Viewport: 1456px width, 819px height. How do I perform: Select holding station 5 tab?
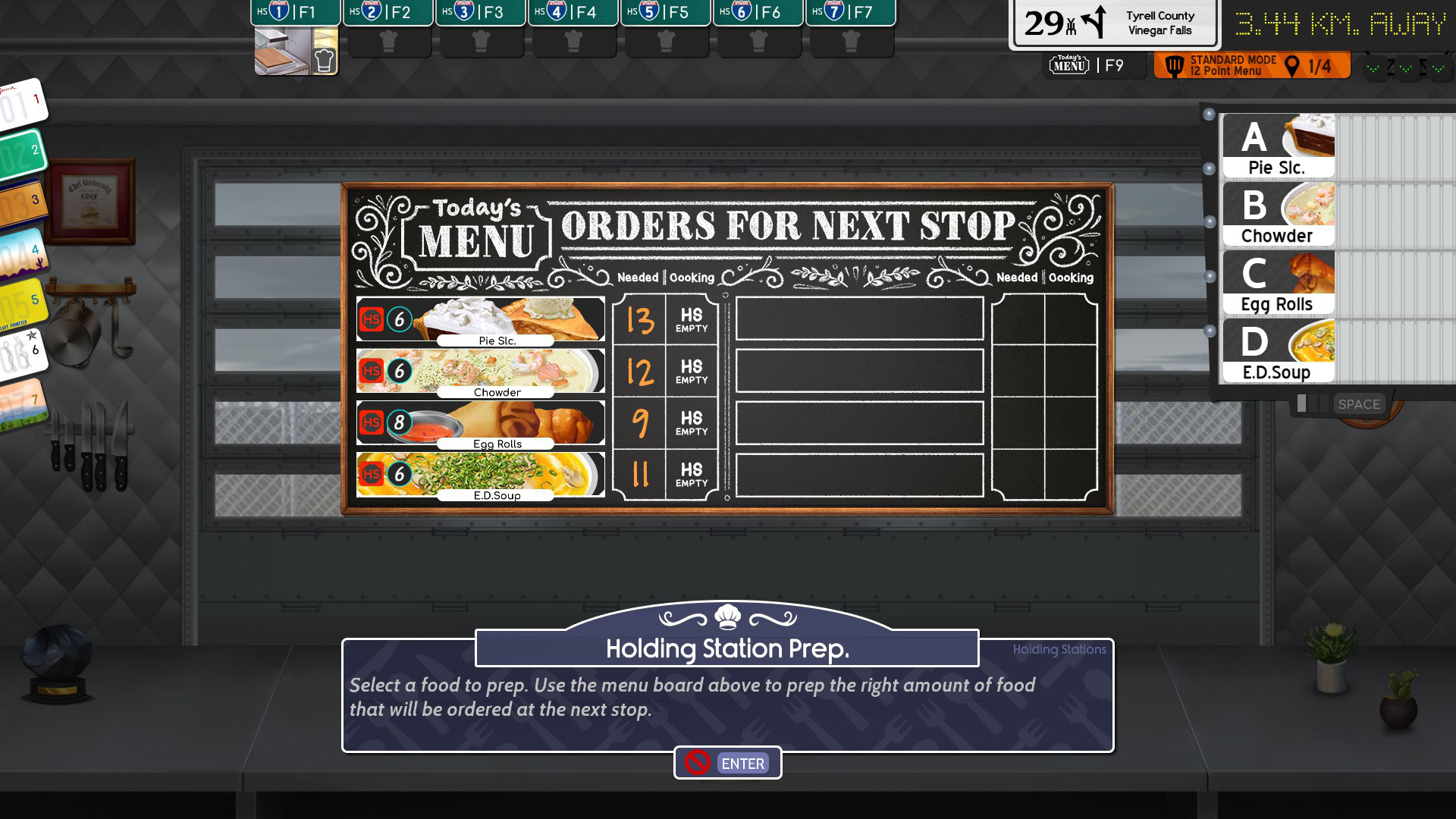[666, 12]
